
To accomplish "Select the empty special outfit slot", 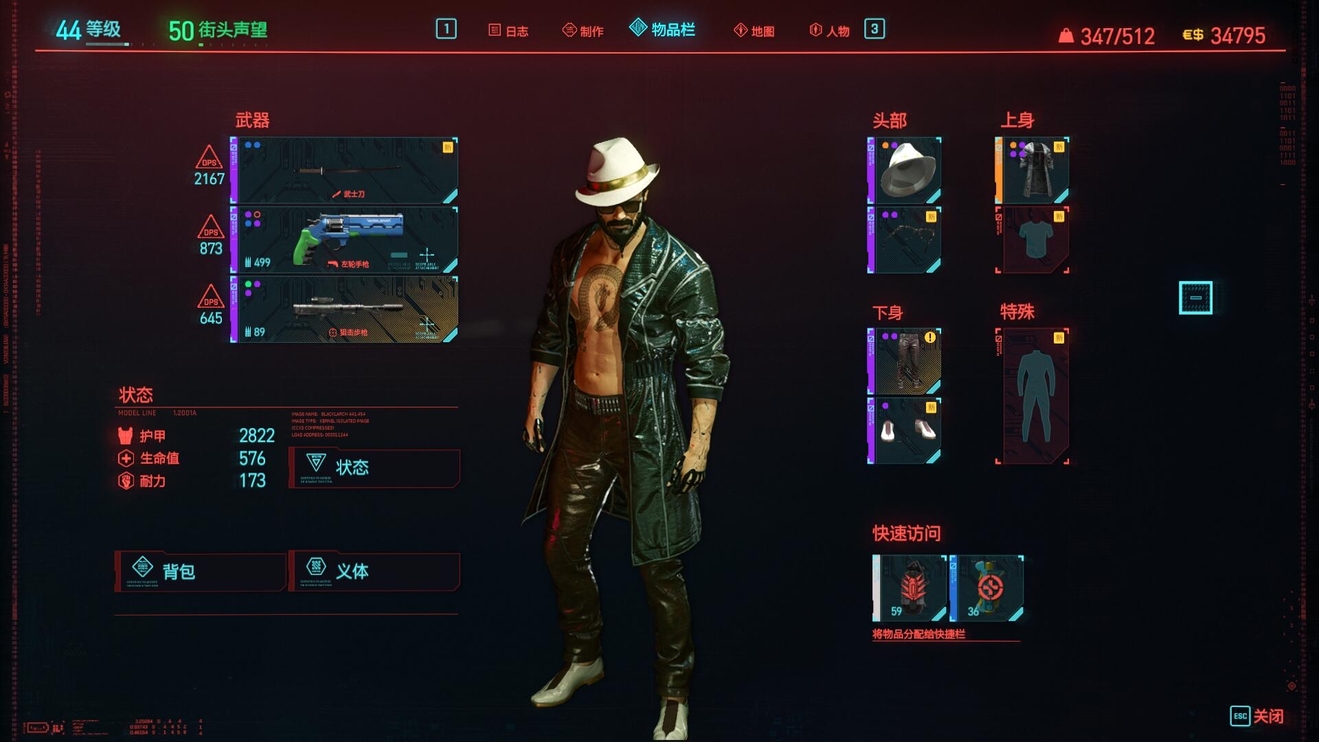I will pos(1032,396).
